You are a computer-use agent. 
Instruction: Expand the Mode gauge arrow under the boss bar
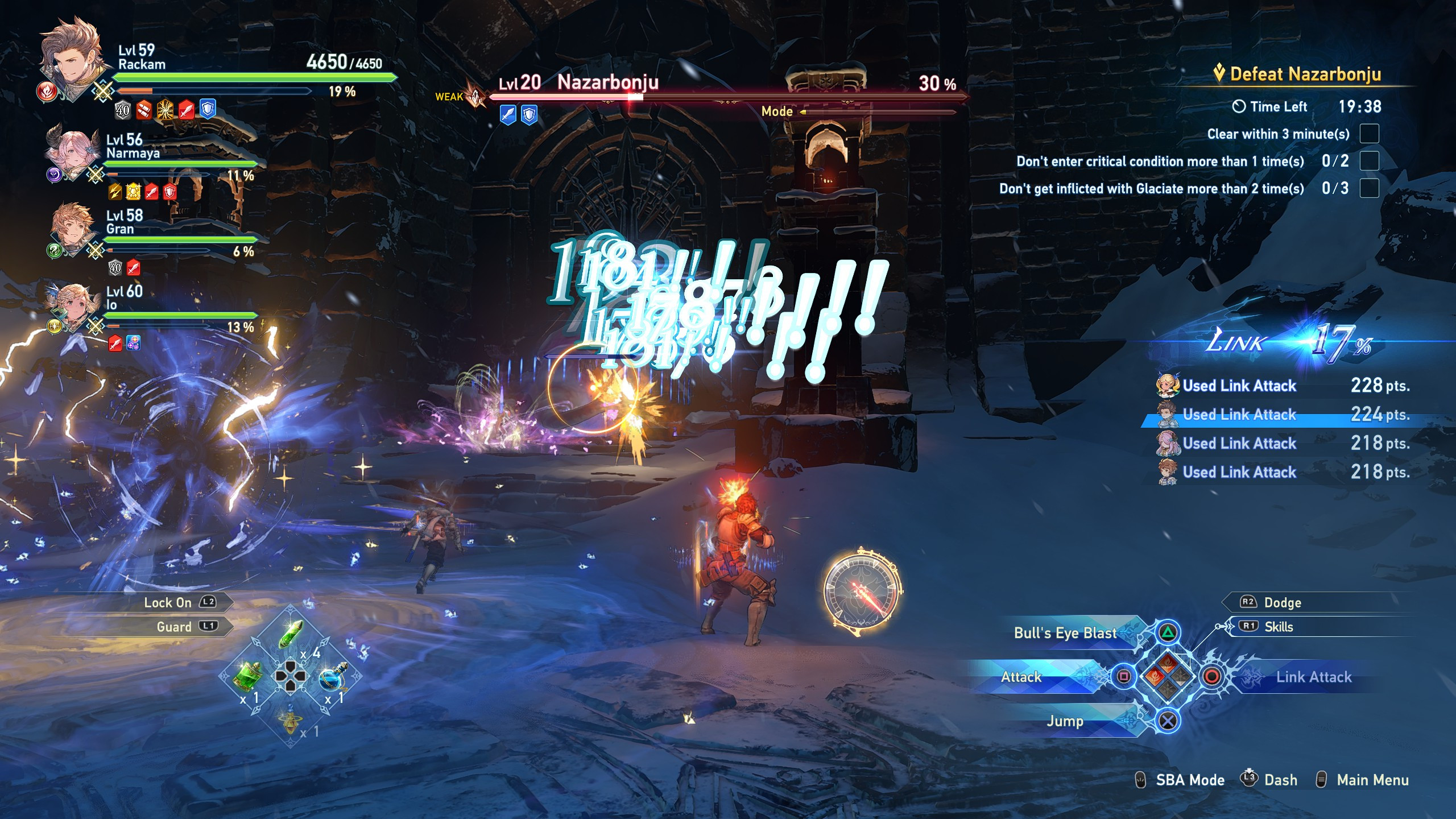point(803,112)
